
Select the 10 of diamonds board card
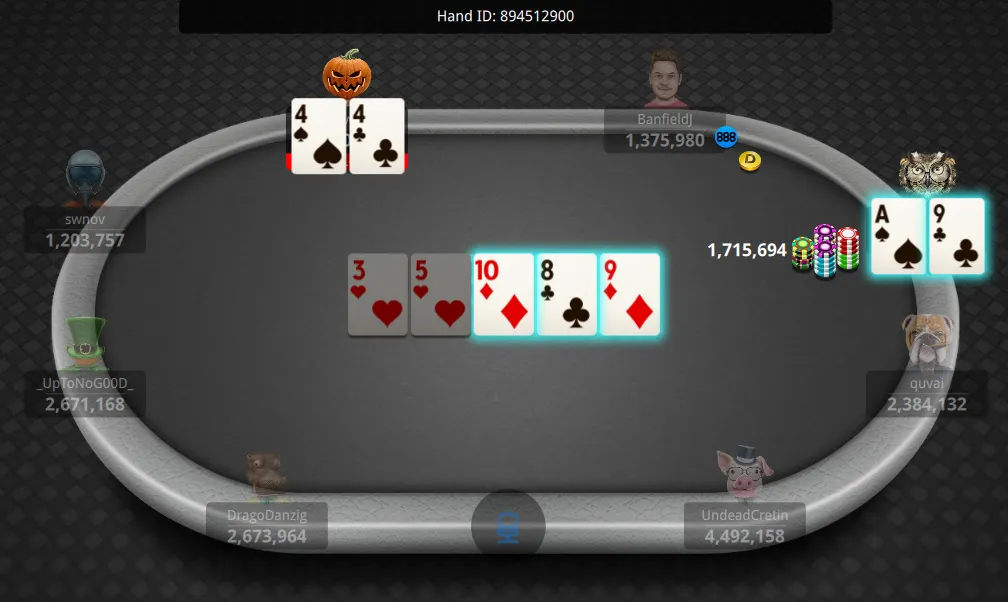coord(503,294)
